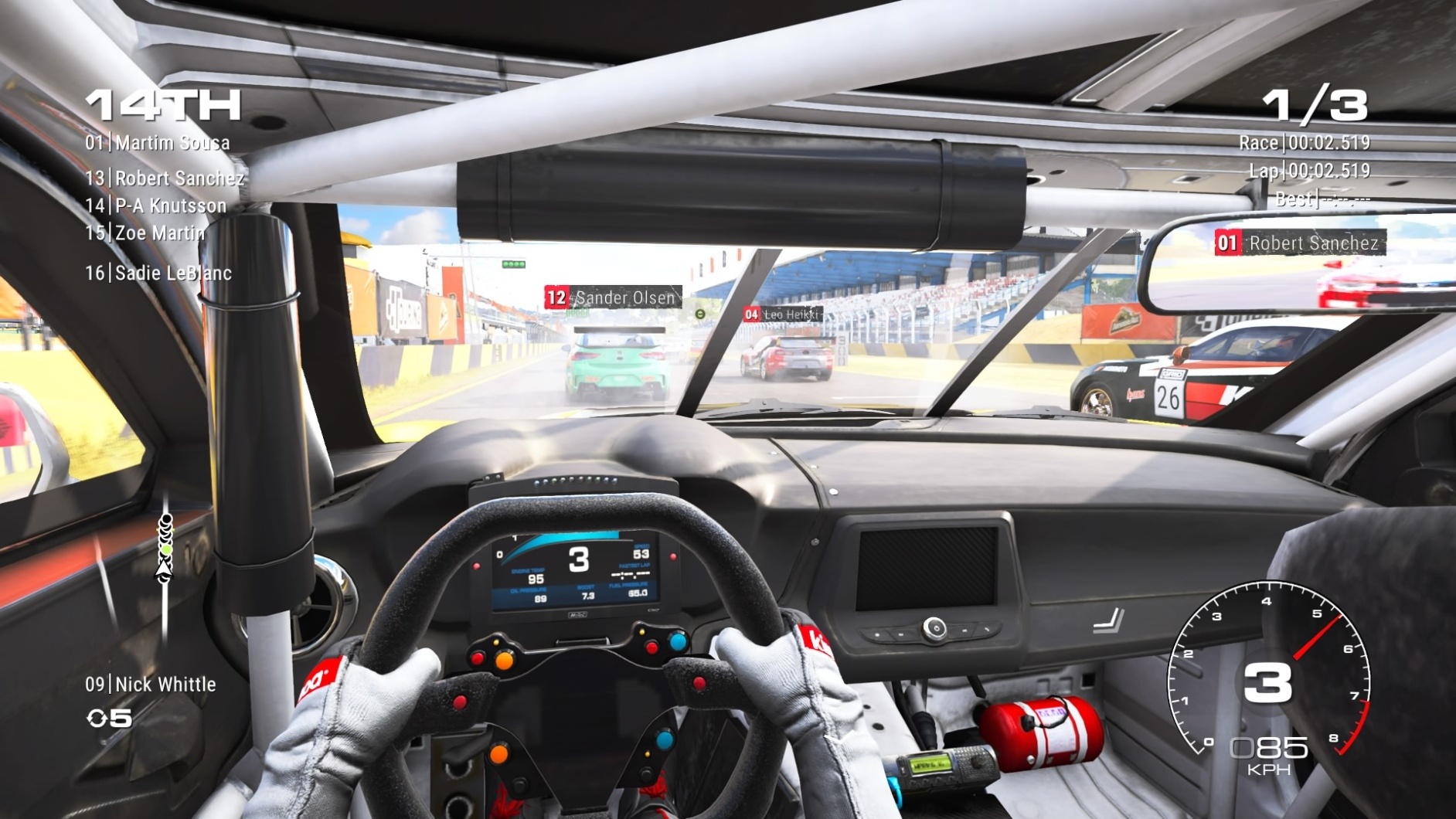Click the Leo Heikki driver name tag
The height and width of the screenshot is (819, 1456).
782,314
